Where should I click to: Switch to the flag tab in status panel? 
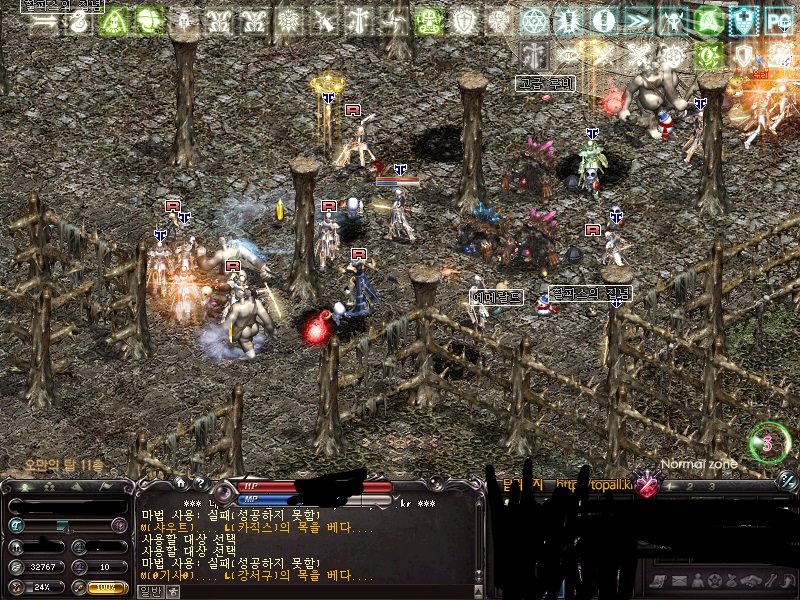click(x=107, y=487)
